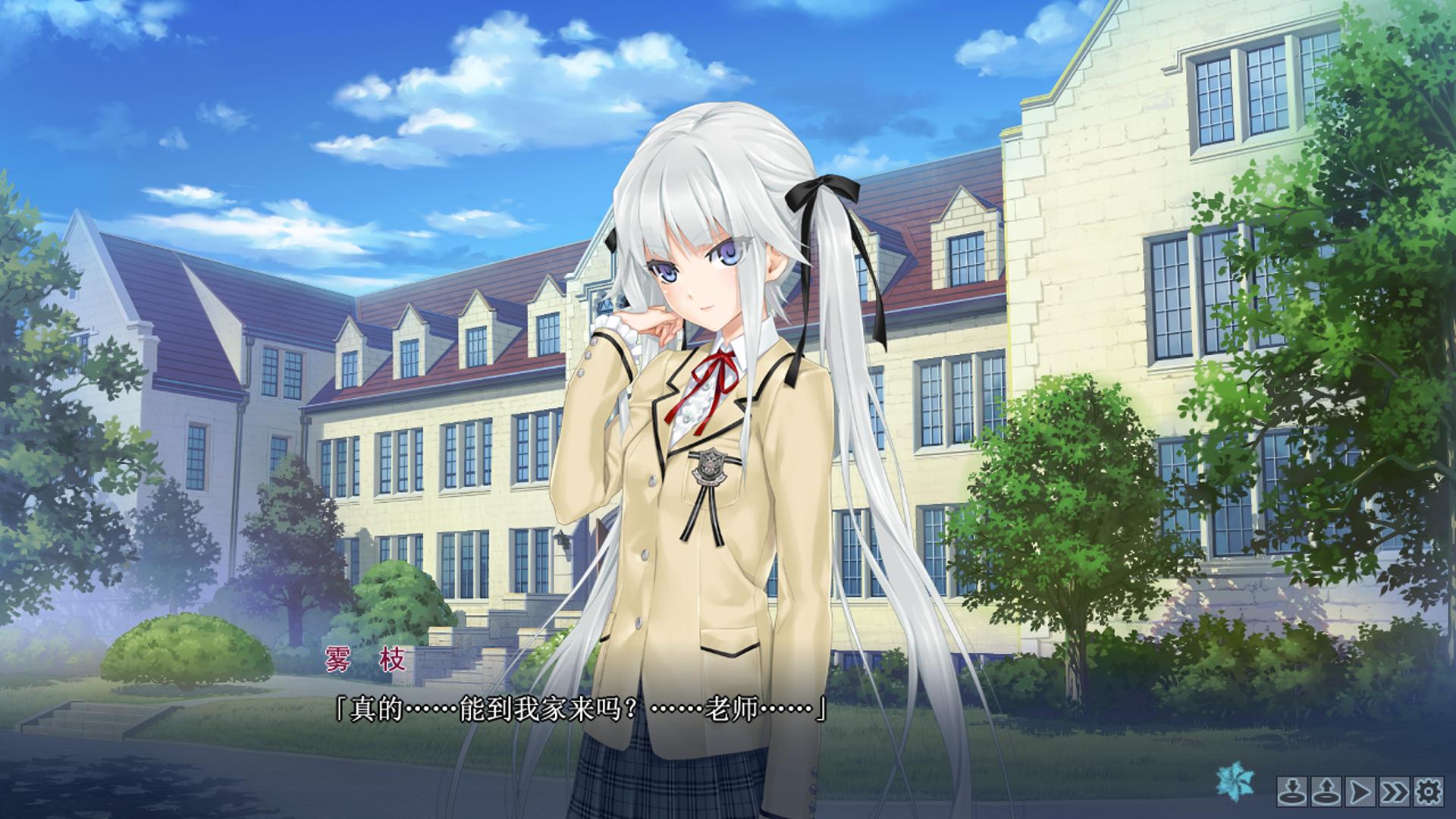Open the settings screen via the gear icon

coord(1429,793)
